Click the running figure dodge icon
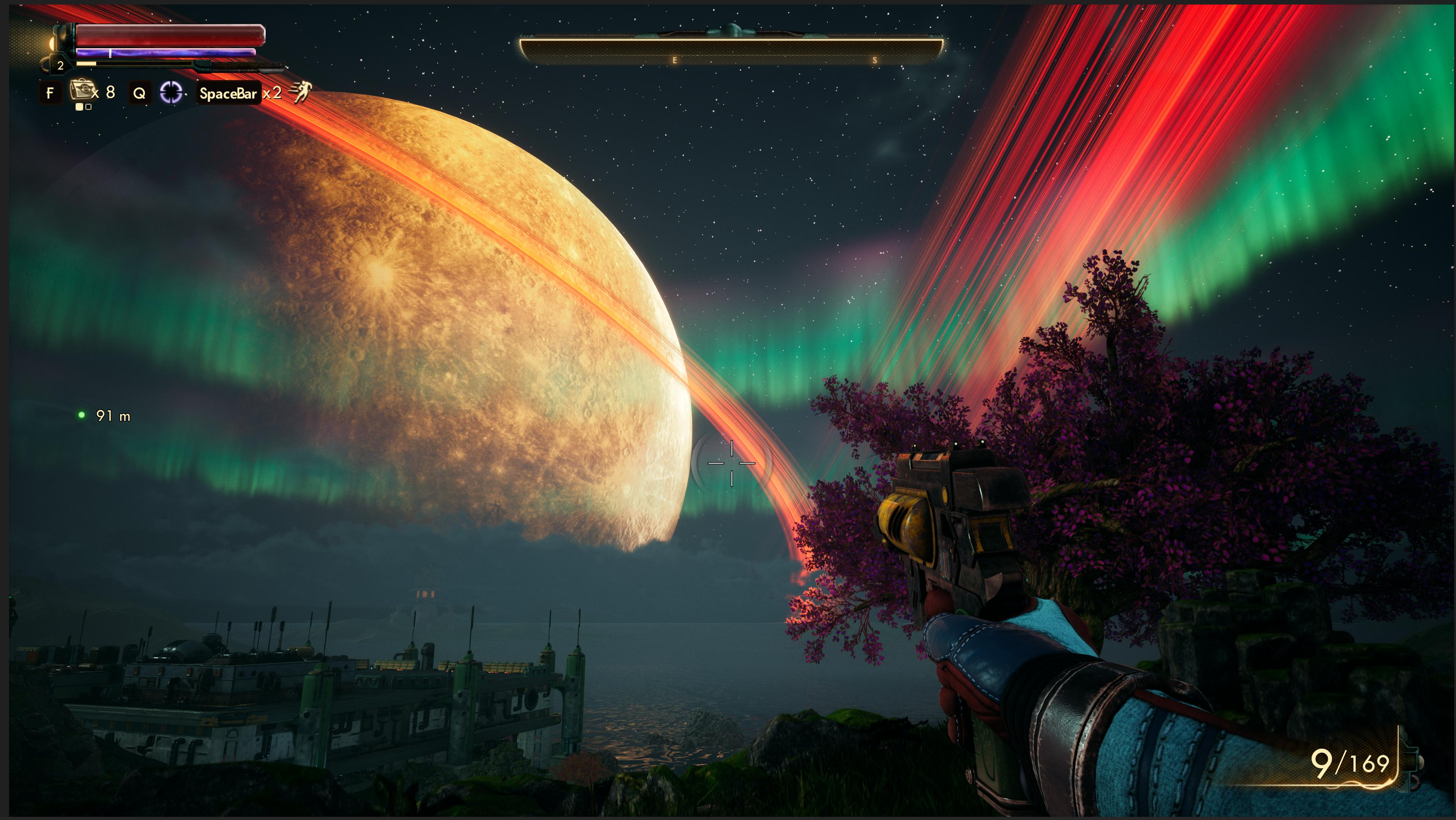 pyautogui.click(x=301, y=91)
